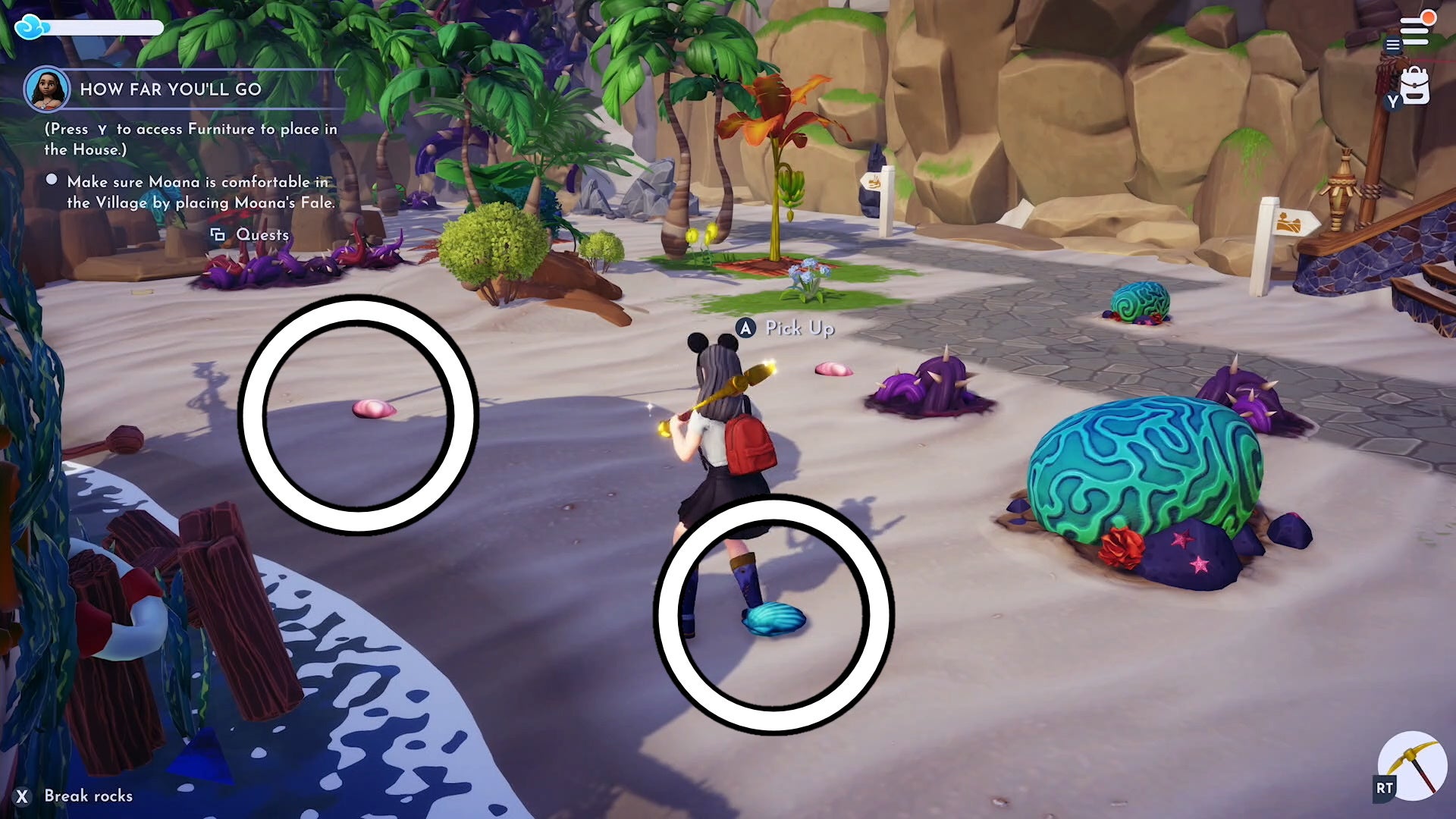Click Moana's quest portrait
Screen dimensions: 1456x819
(x=45, y=89)
